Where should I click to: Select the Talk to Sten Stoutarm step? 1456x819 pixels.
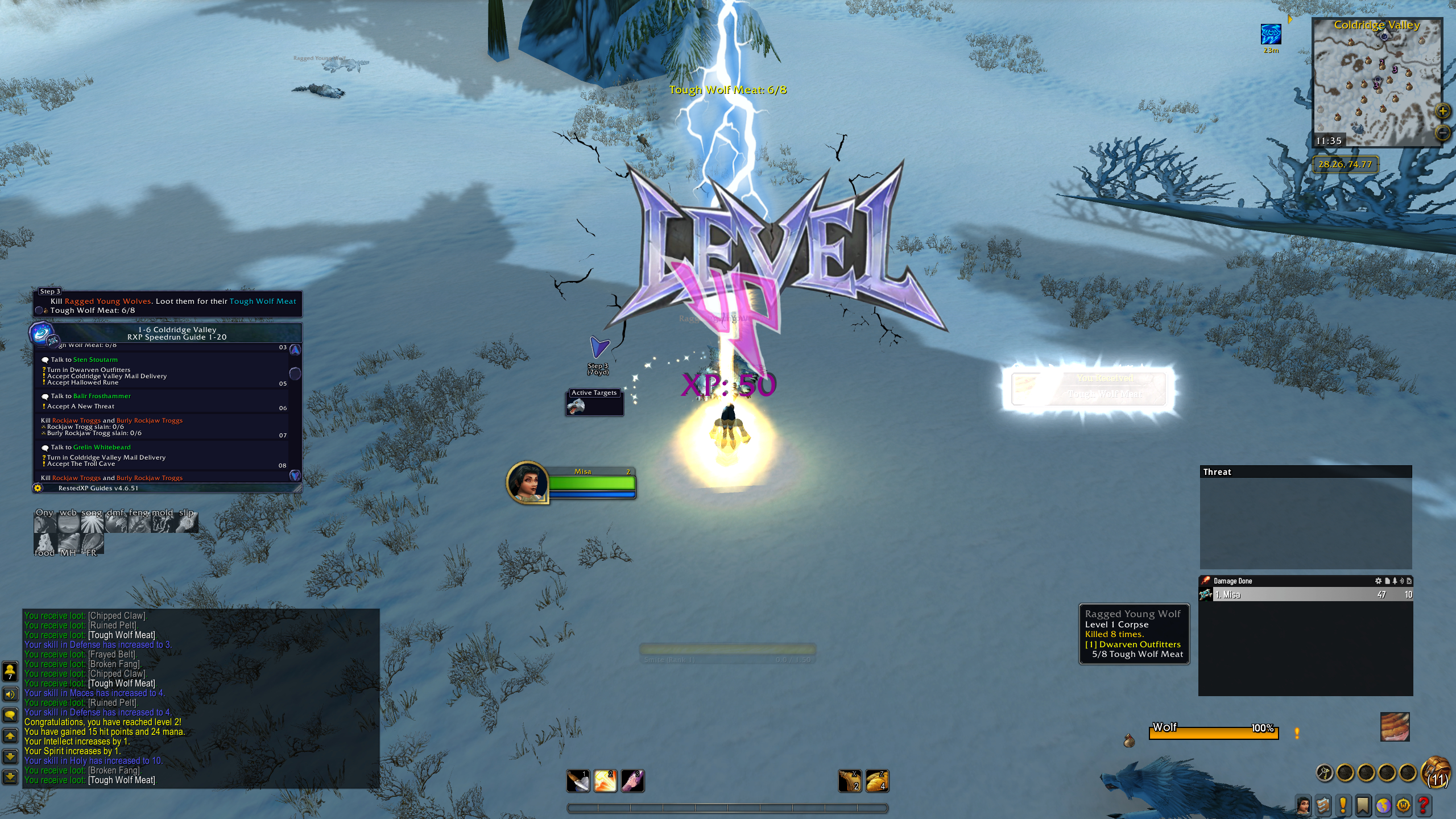tap(84, 359)
